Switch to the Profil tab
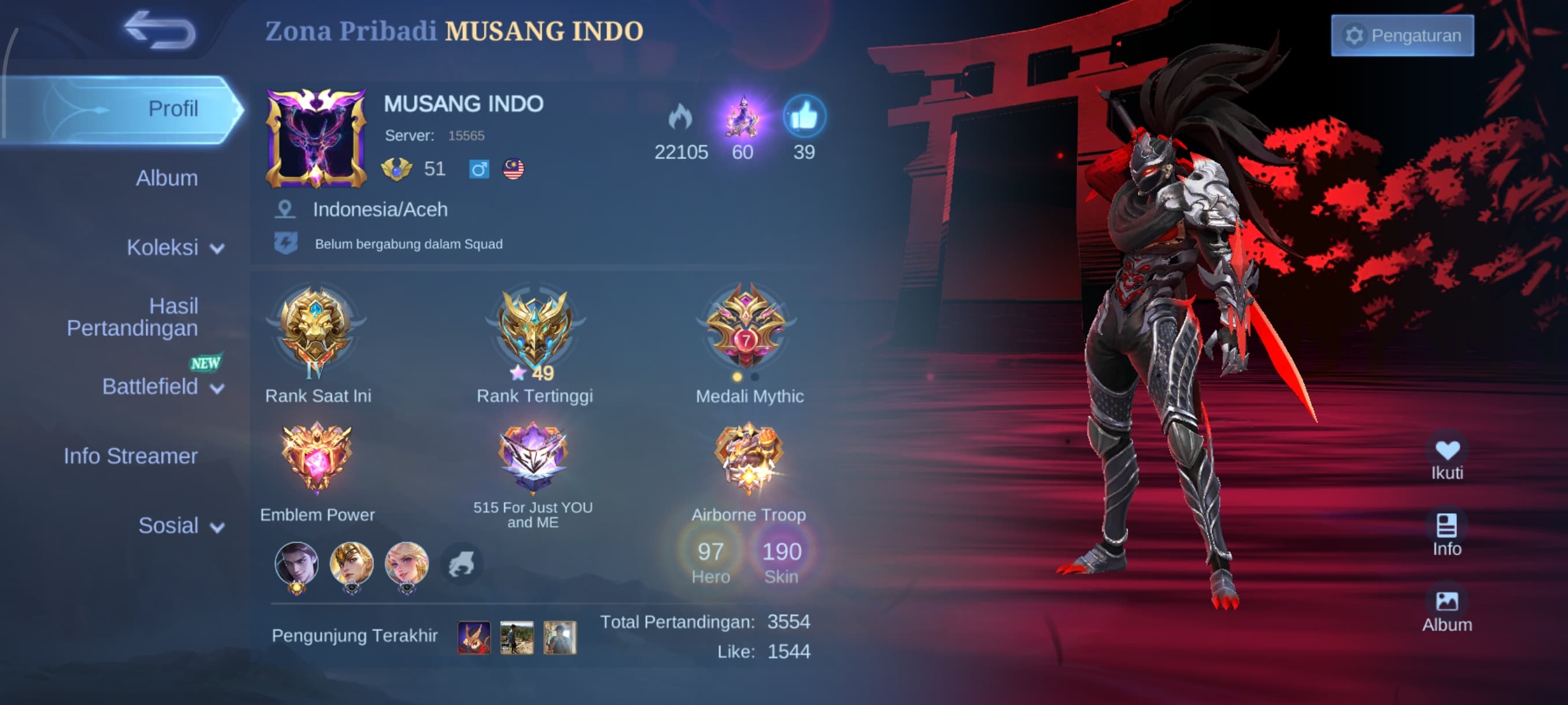Viewport: 1568px width, 705px height. click(x=173, y=109)
